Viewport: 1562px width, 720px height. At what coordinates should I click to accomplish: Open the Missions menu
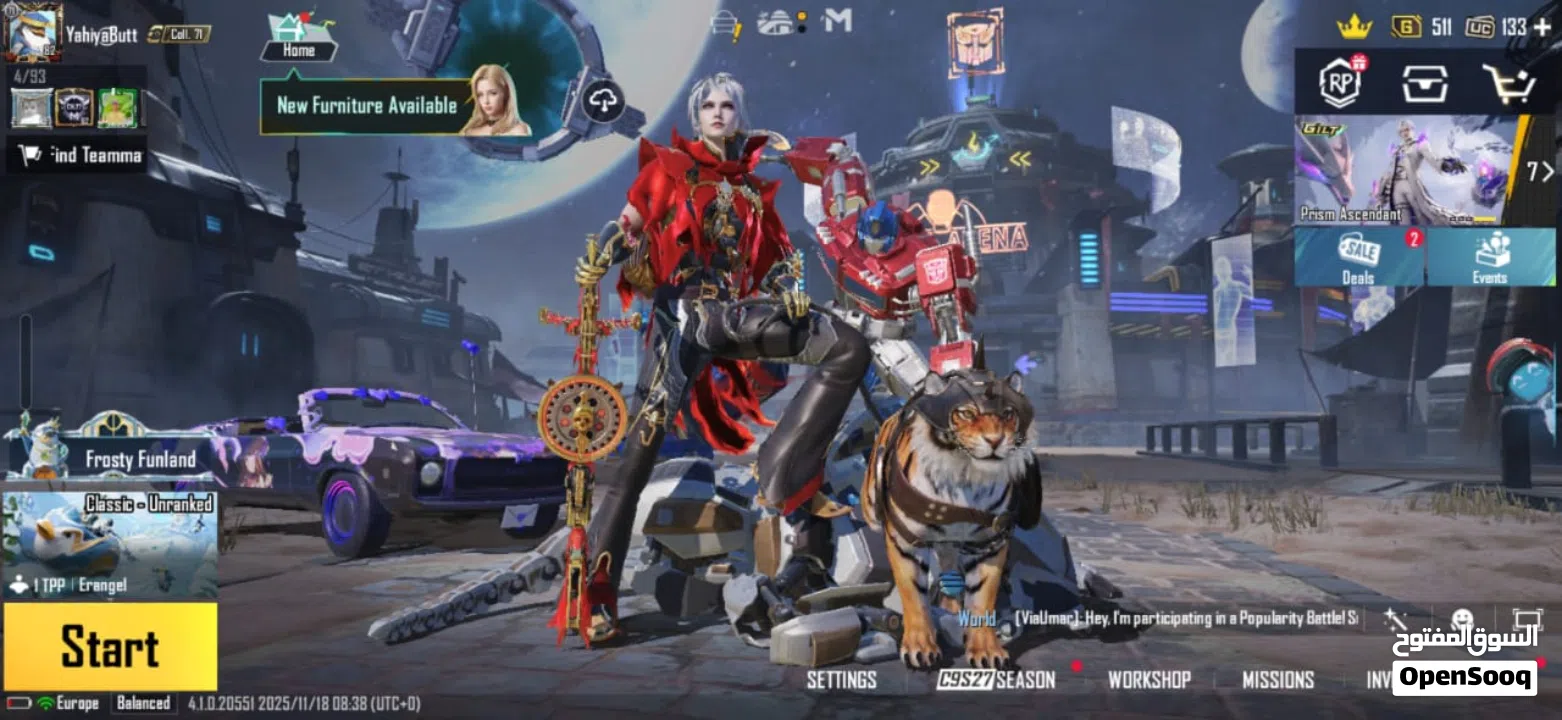pos(1277,680)
